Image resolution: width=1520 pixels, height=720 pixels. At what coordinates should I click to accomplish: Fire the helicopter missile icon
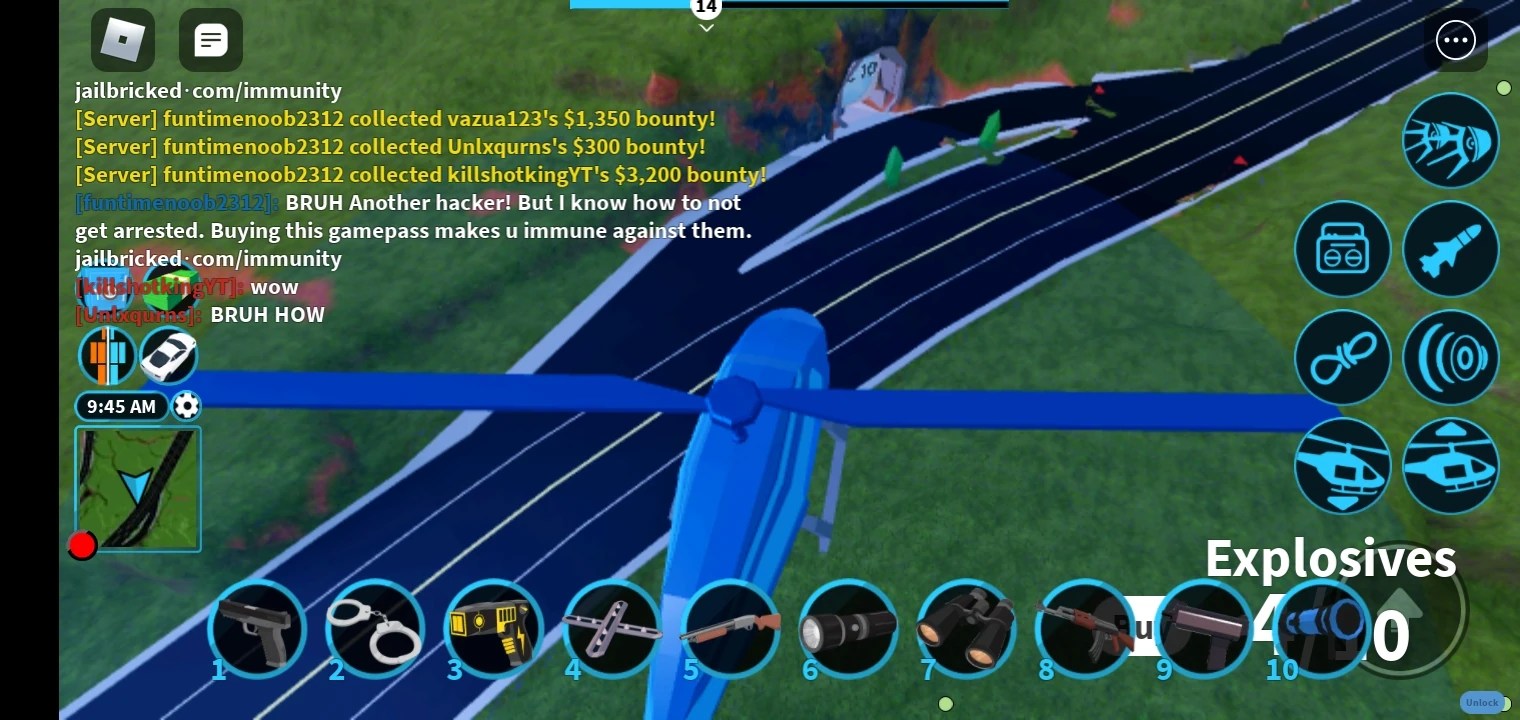coord(1451,249)
